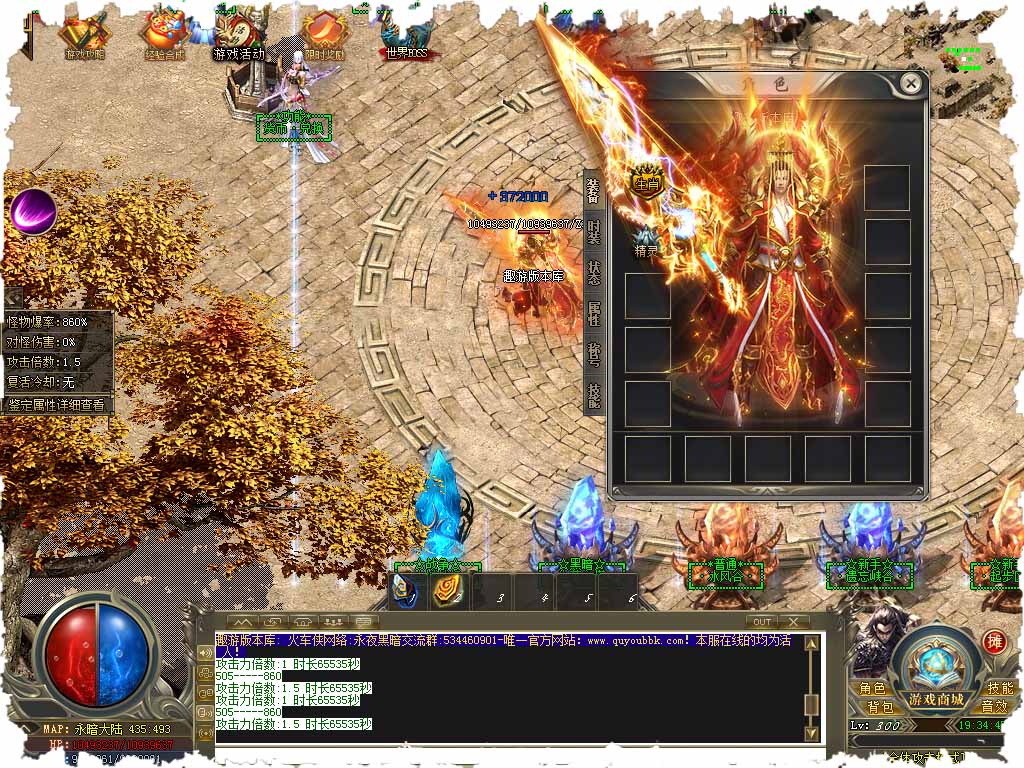
Task: Open the 游戏活动 events icon
Action: tap(240, 36)
